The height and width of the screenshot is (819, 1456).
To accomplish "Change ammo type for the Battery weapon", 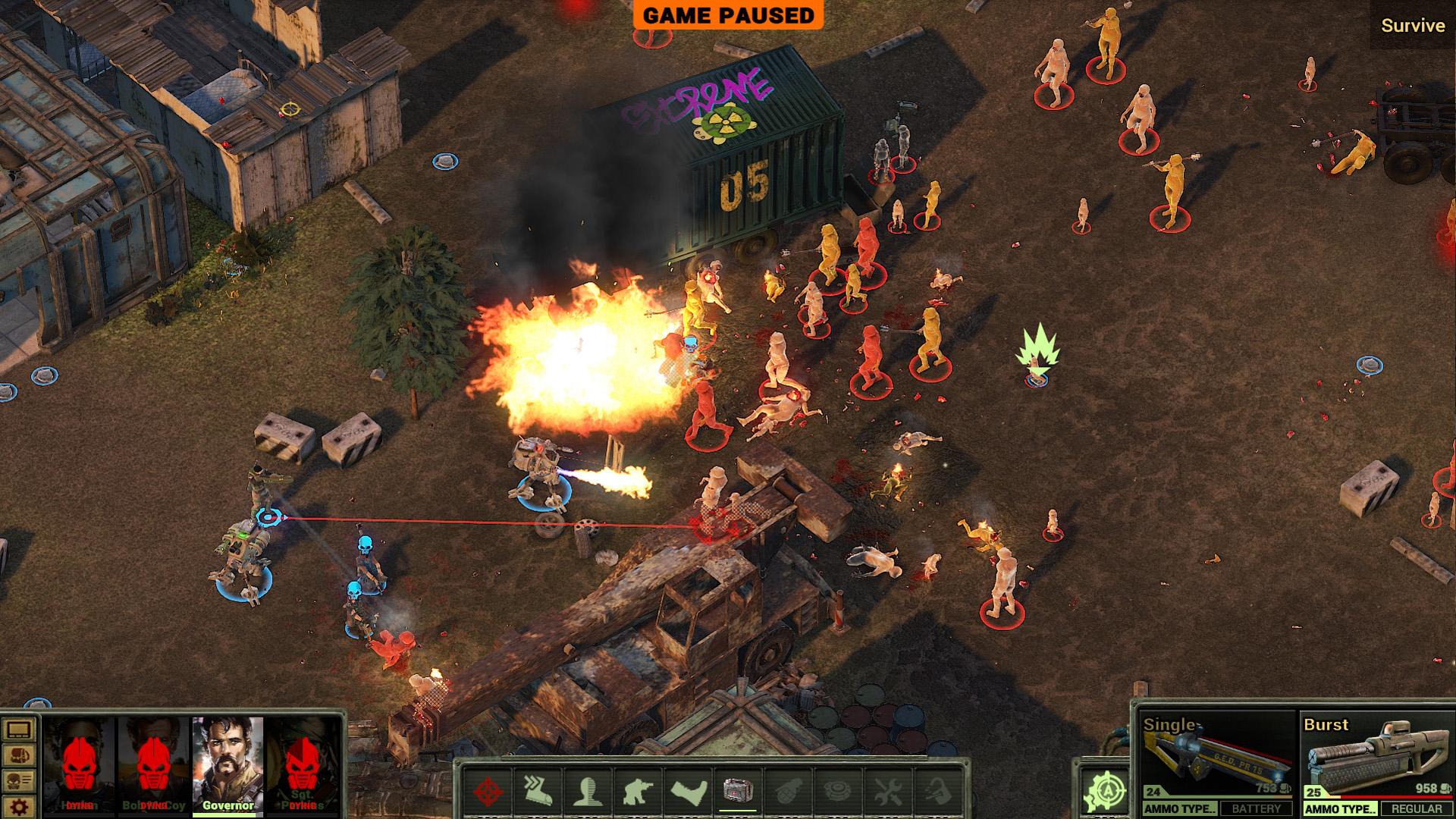I will point(1180,809).
